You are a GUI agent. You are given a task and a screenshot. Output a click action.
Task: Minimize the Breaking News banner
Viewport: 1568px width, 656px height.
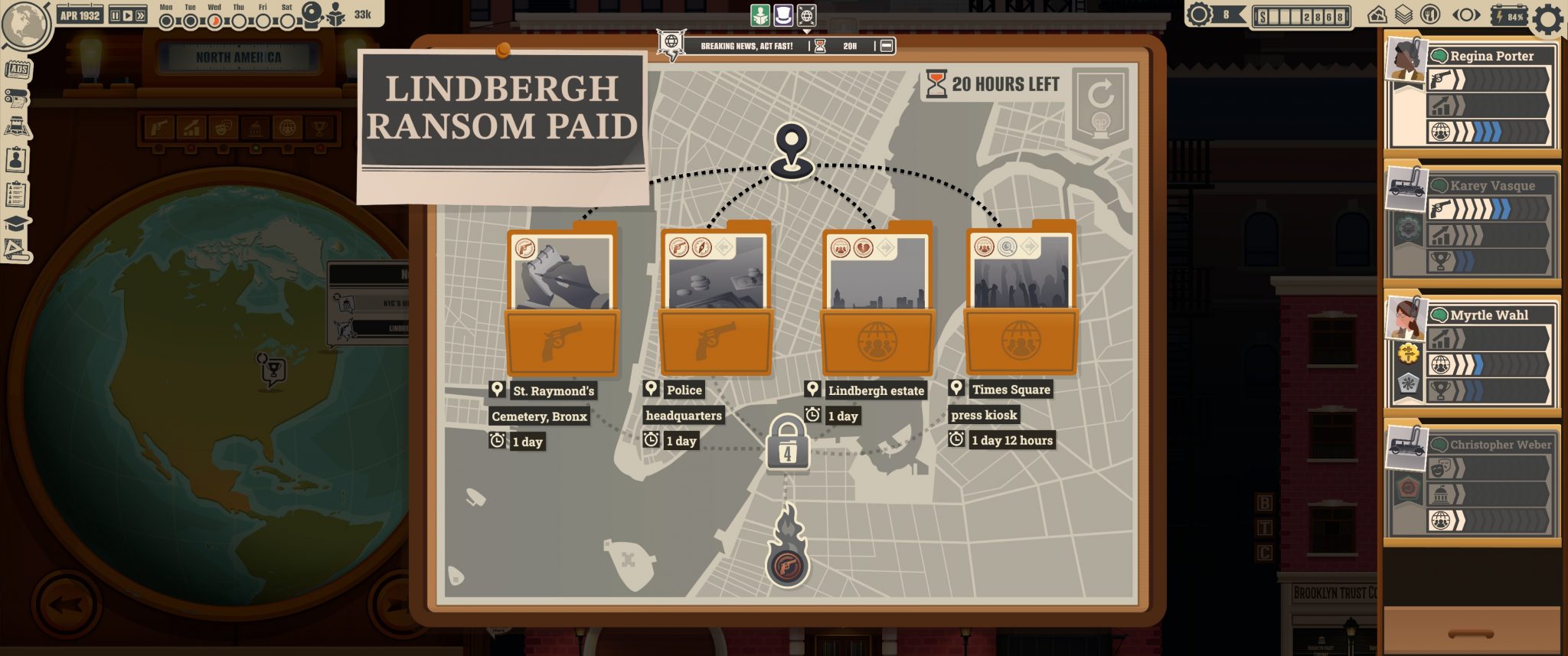pos(887,46)
